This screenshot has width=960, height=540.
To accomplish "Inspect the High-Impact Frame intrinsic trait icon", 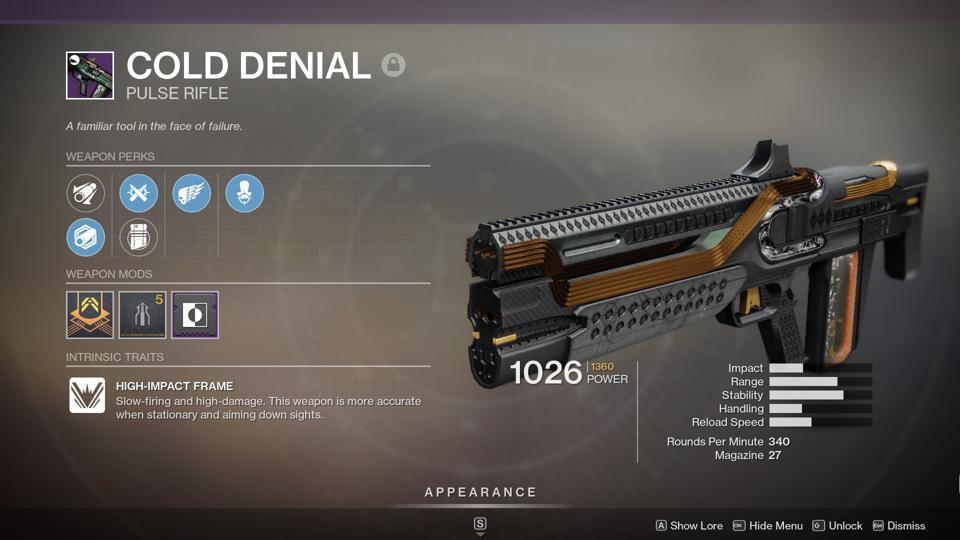I will (87, 395).
